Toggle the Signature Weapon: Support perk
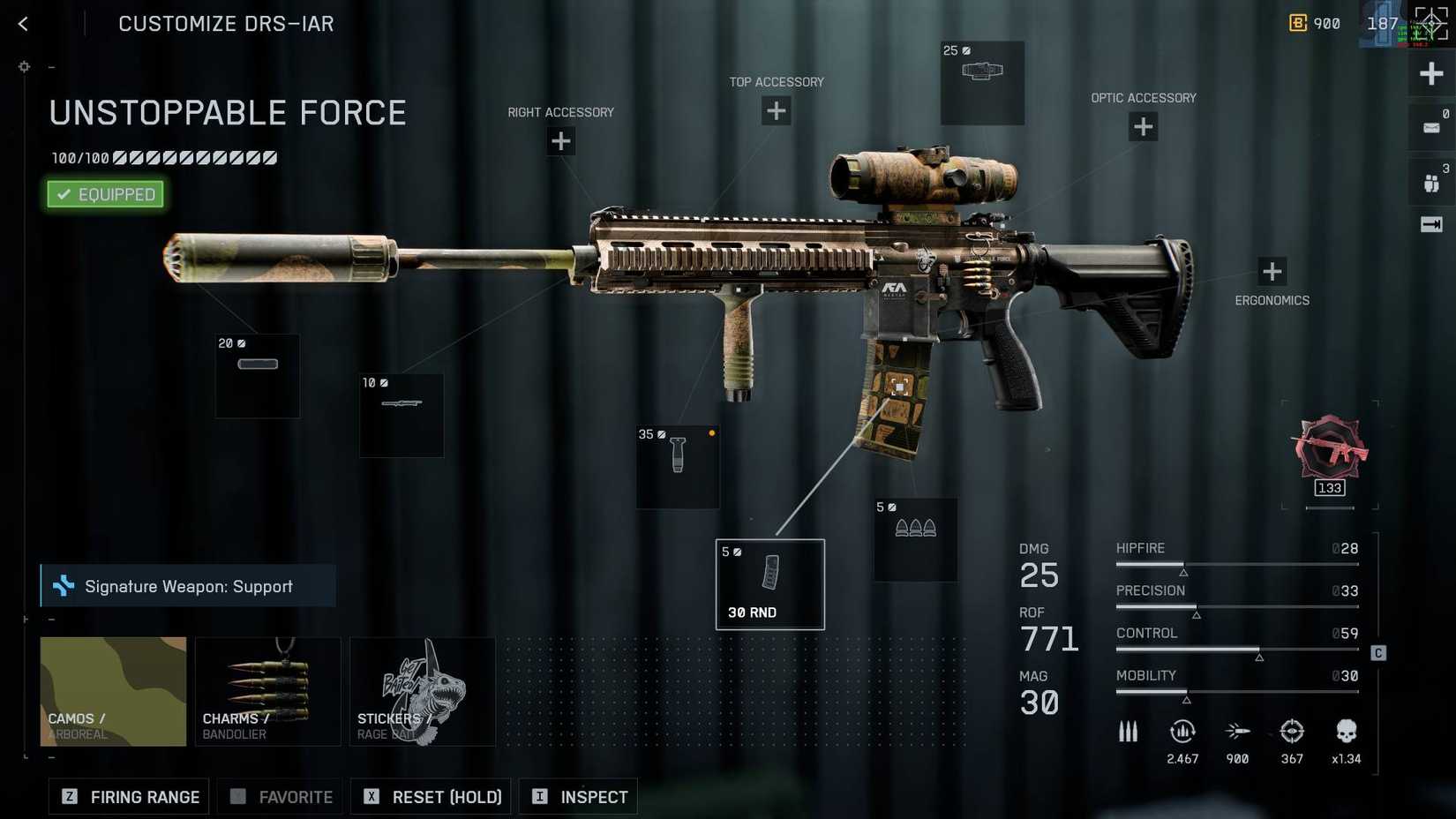 [188, 585]
